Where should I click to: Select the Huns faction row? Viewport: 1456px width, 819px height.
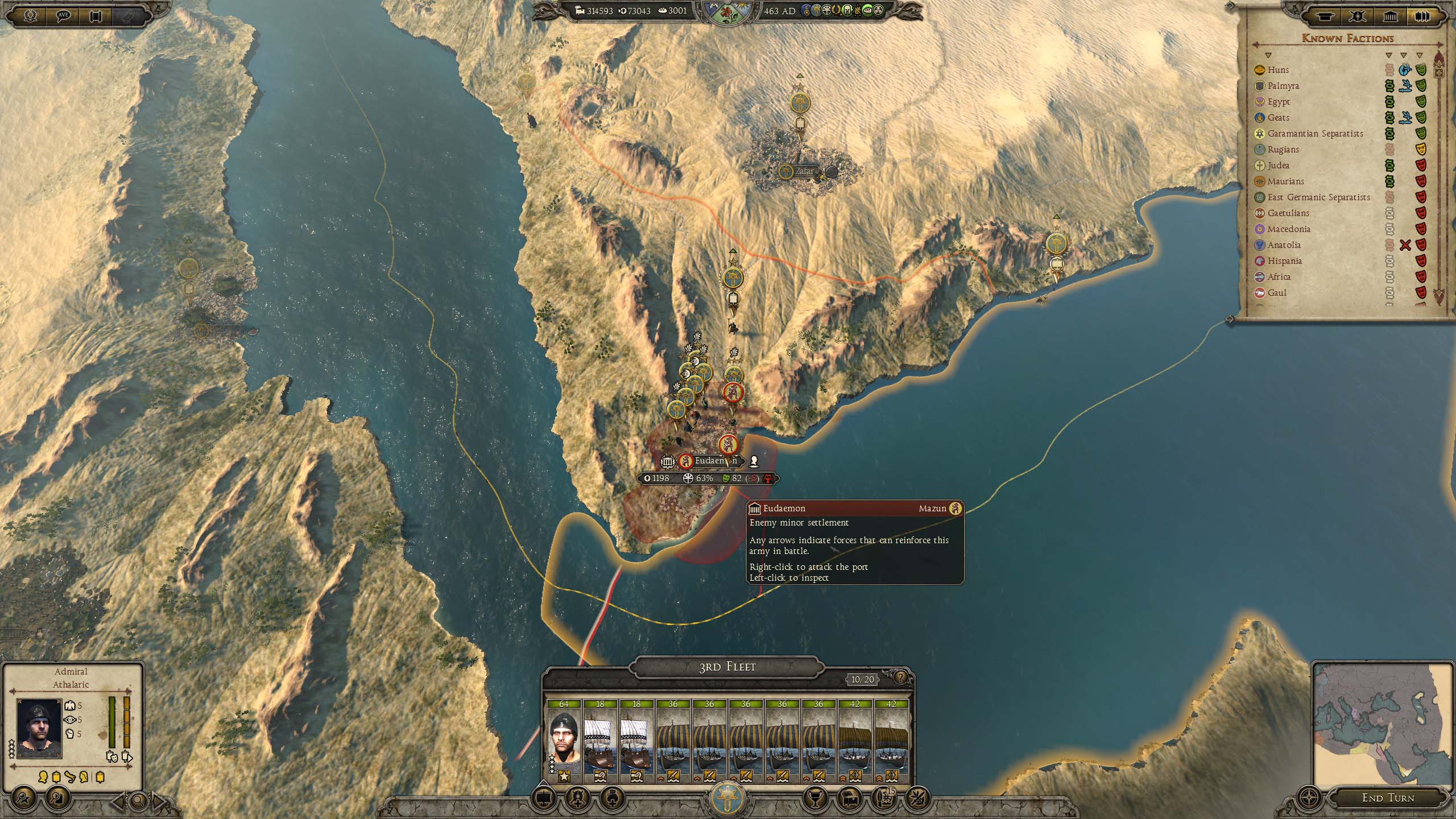(x=1277, y=70)
